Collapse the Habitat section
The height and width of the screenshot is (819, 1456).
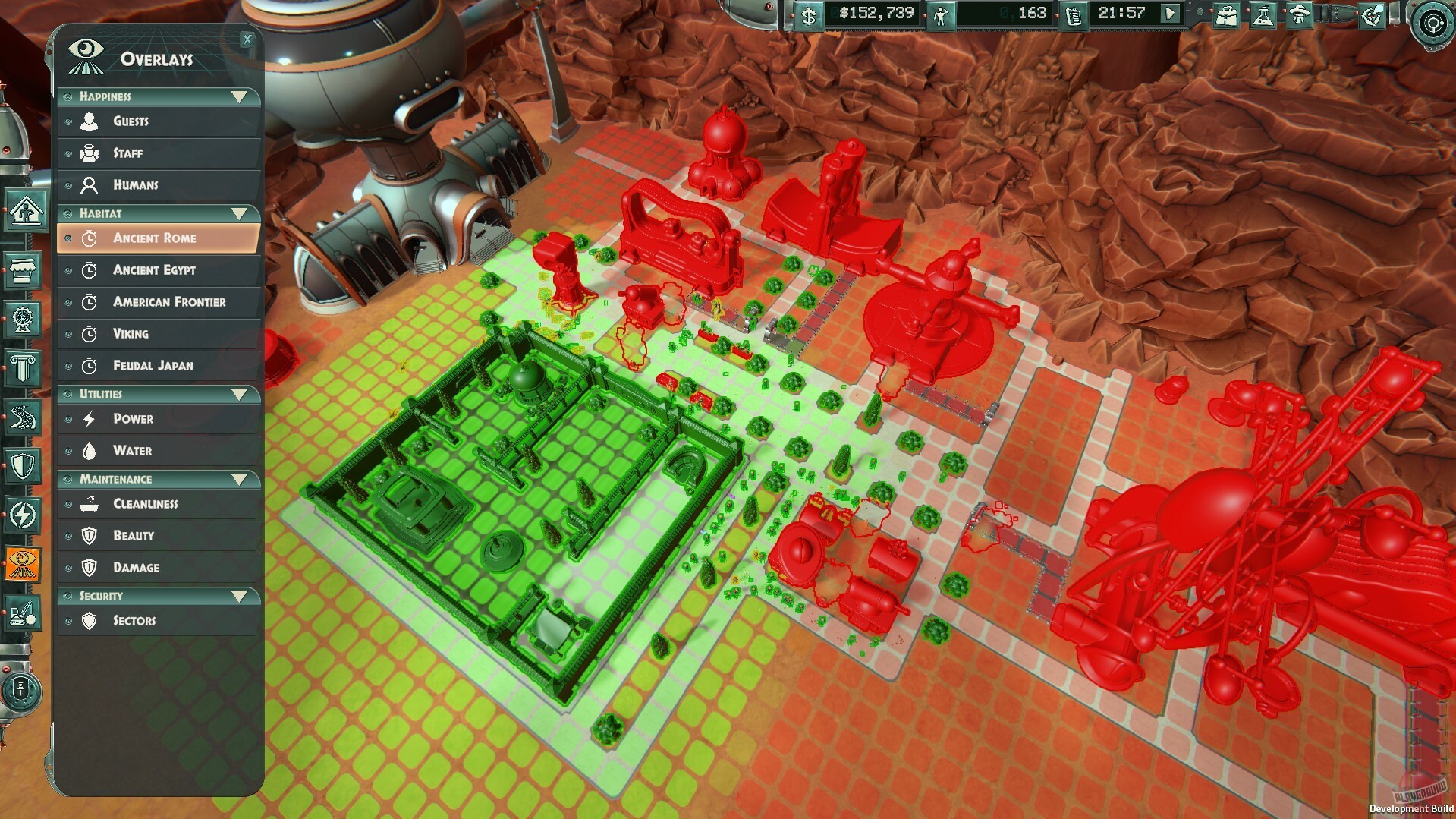click(241, 213)
